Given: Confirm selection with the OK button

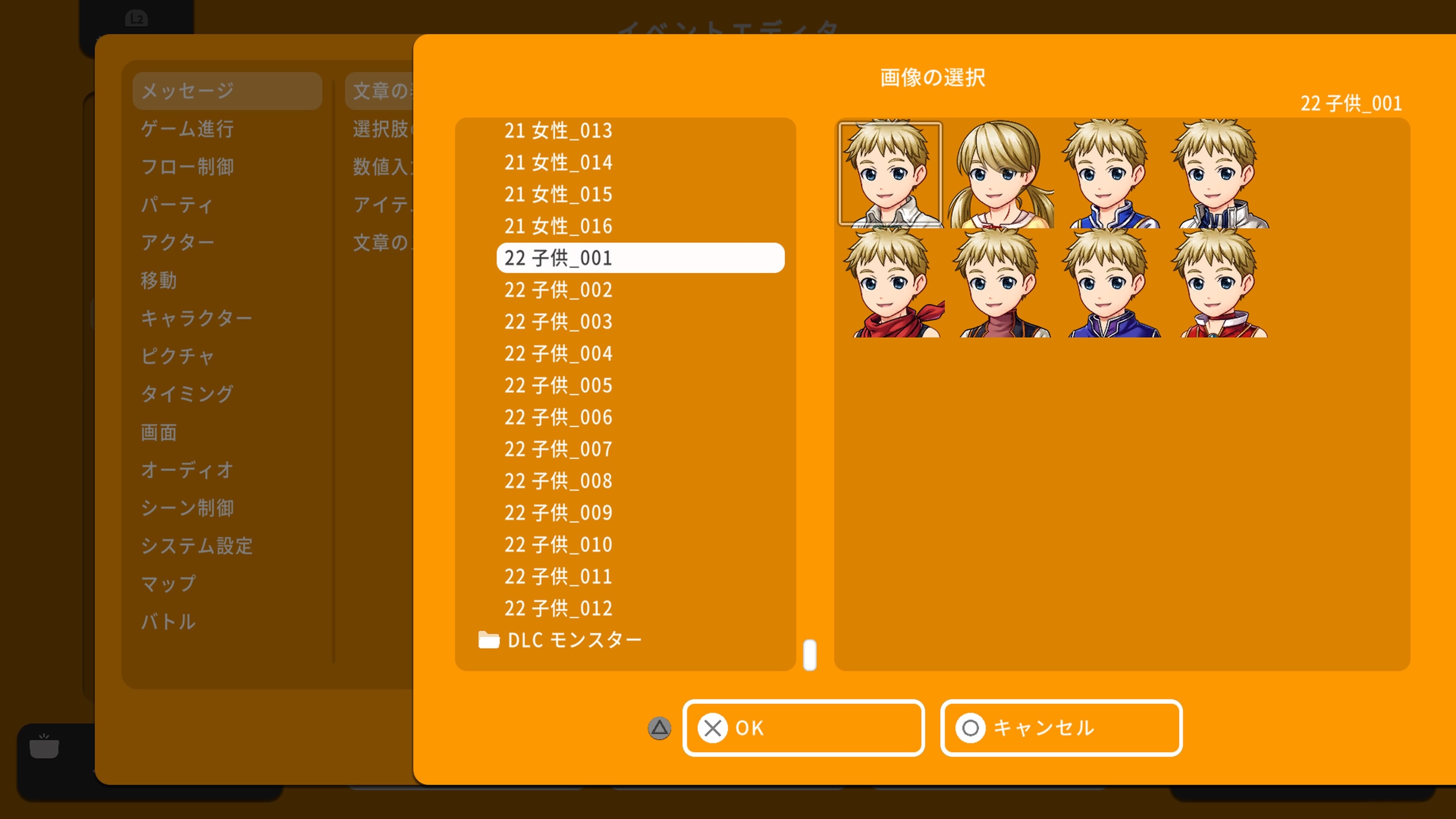Looking at the screenshot, I should click(803, 728).
